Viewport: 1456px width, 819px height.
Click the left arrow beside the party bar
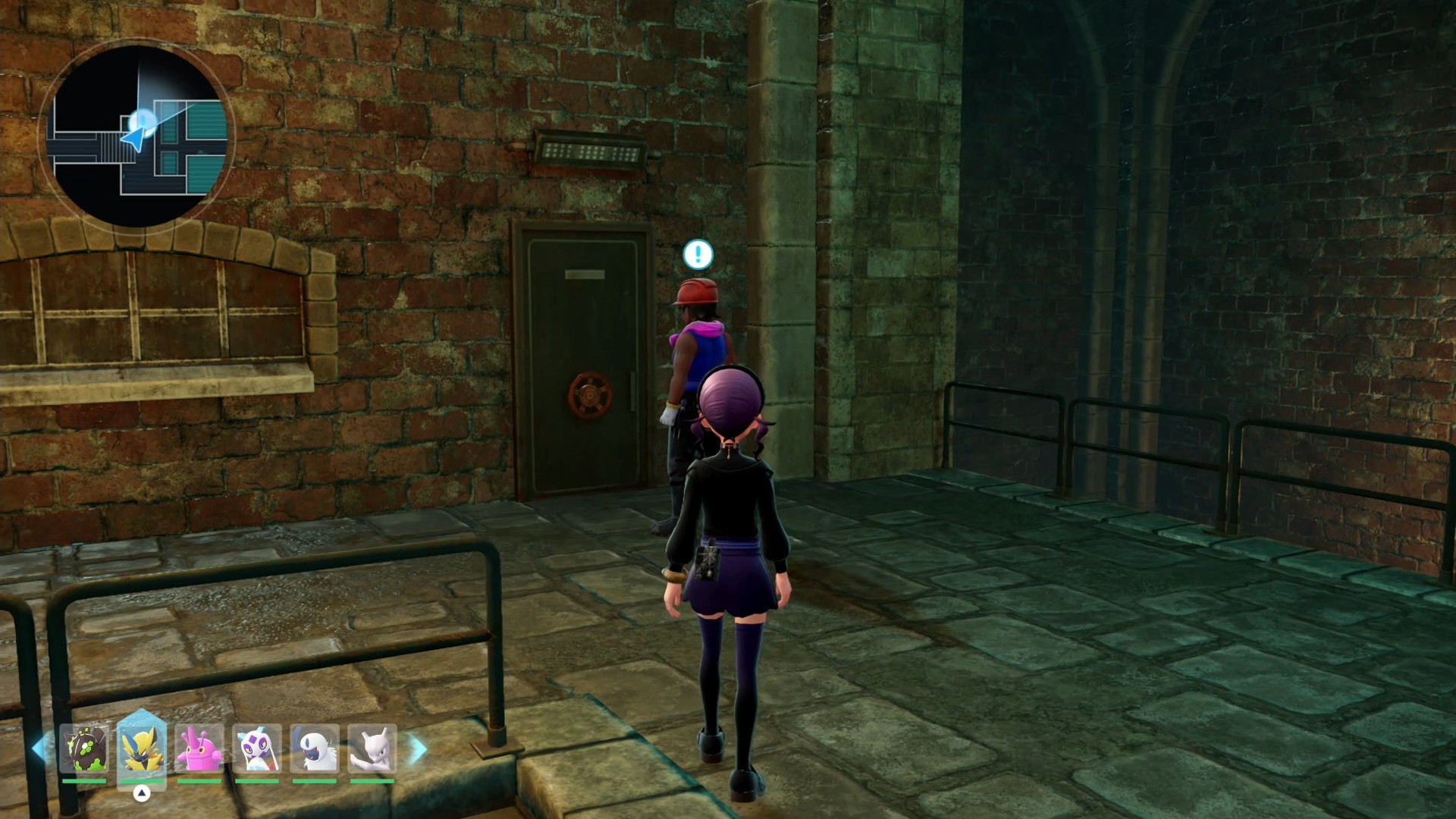tap(38, 749)
